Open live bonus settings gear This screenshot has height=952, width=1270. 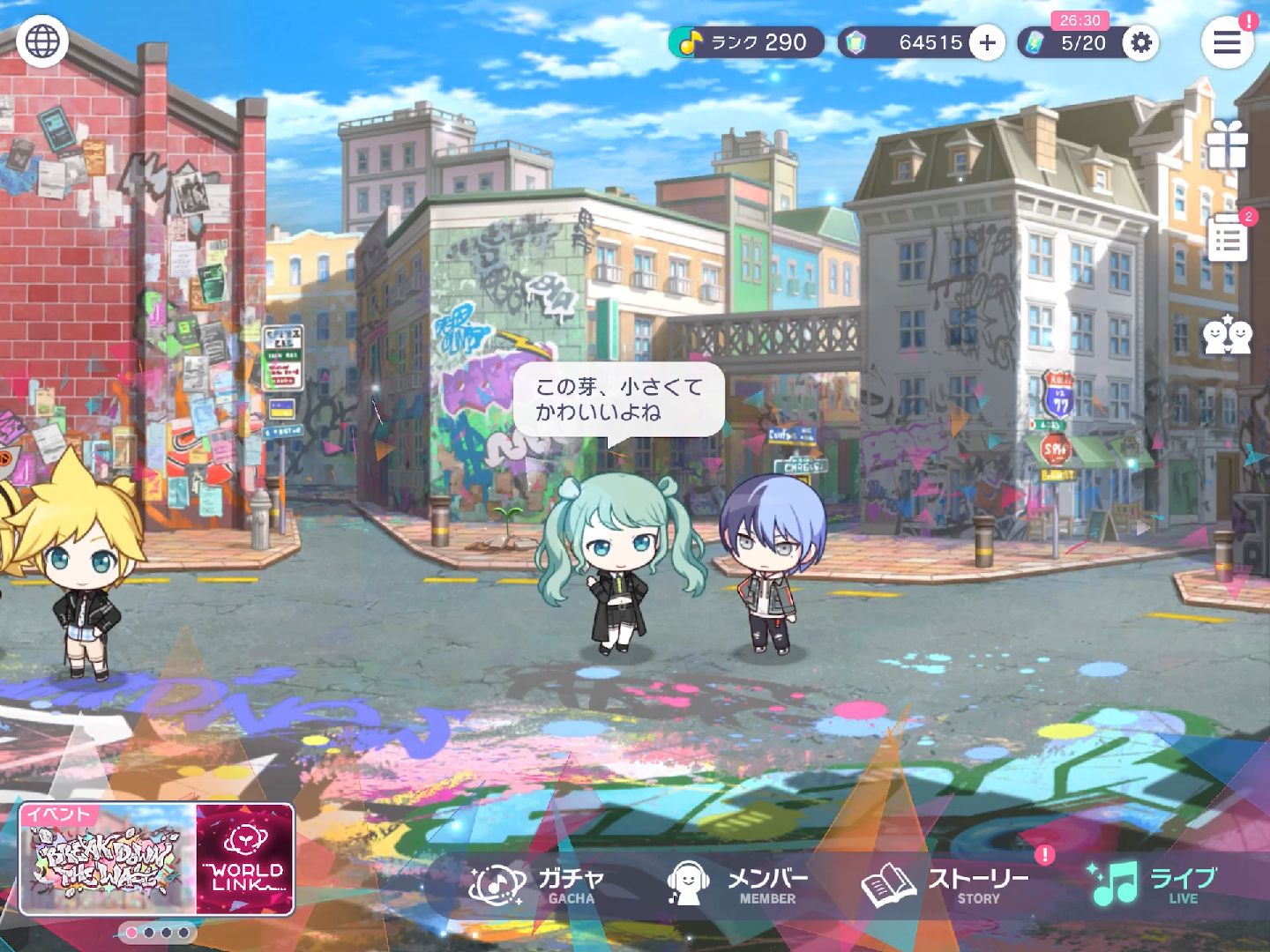(1140, 42)
